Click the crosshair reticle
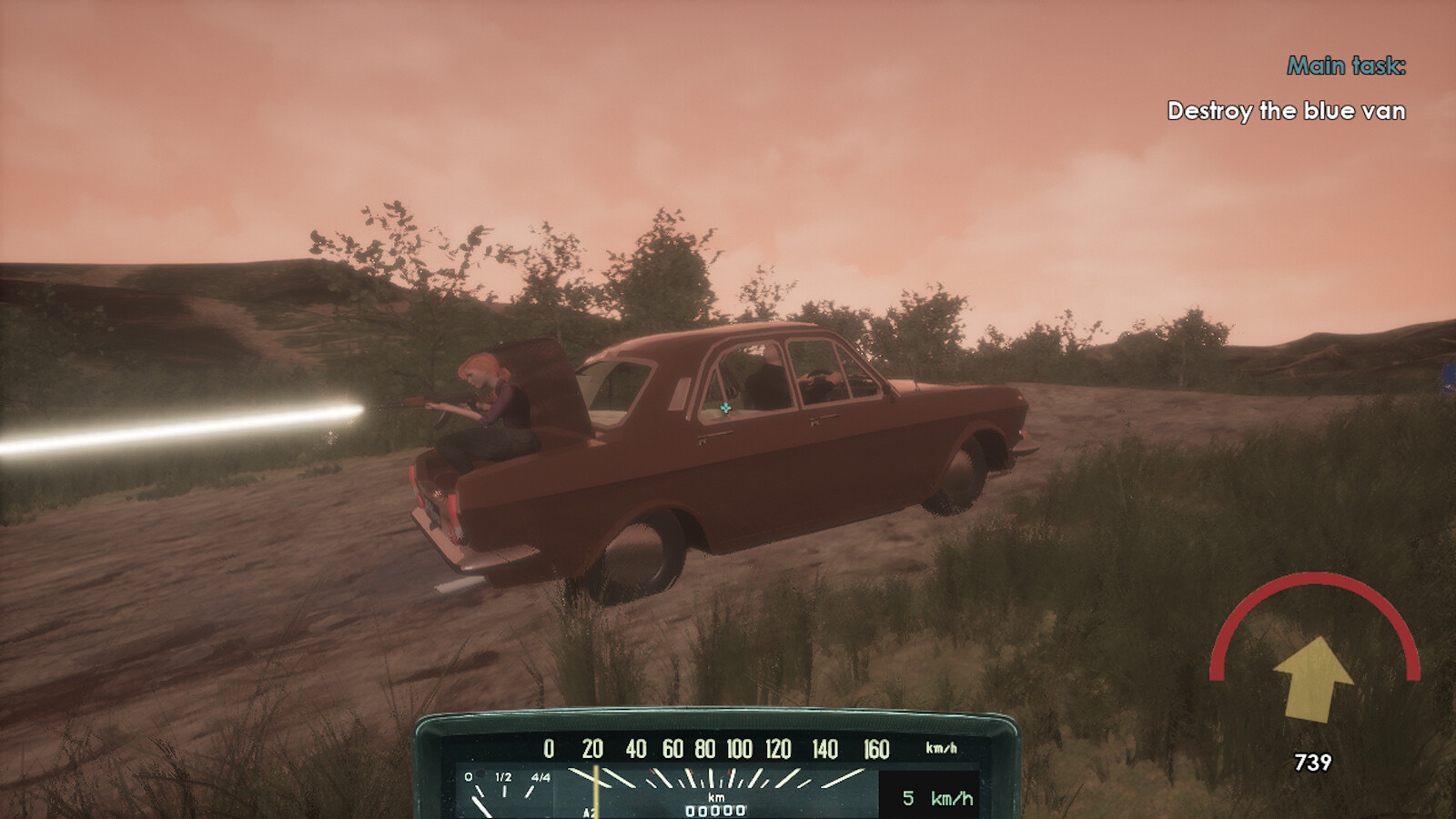The width and height of the screenshot is (1456, 819). [726, 408]
